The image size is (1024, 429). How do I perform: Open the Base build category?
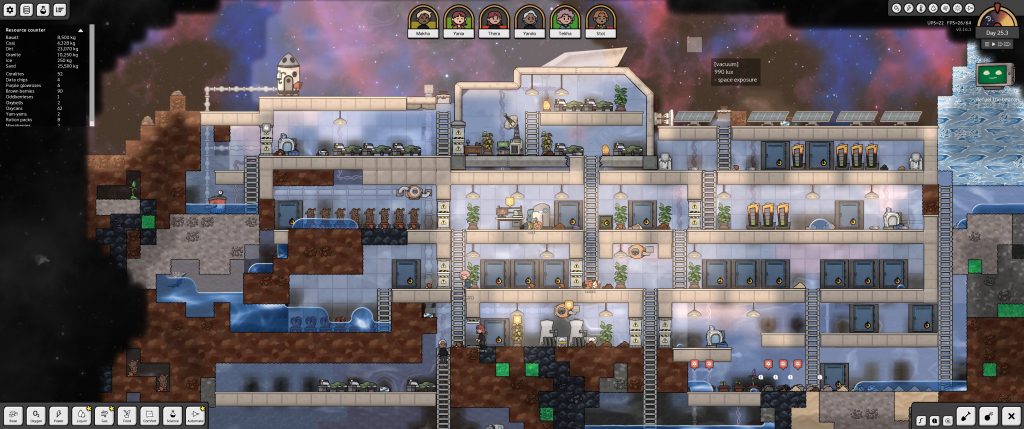(x=15, y=415)
